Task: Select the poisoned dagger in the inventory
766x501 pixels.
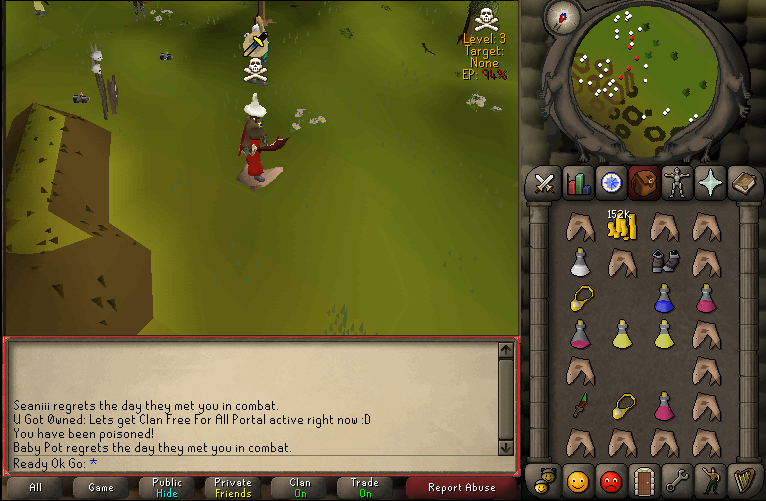Action: tap(579, 405)
